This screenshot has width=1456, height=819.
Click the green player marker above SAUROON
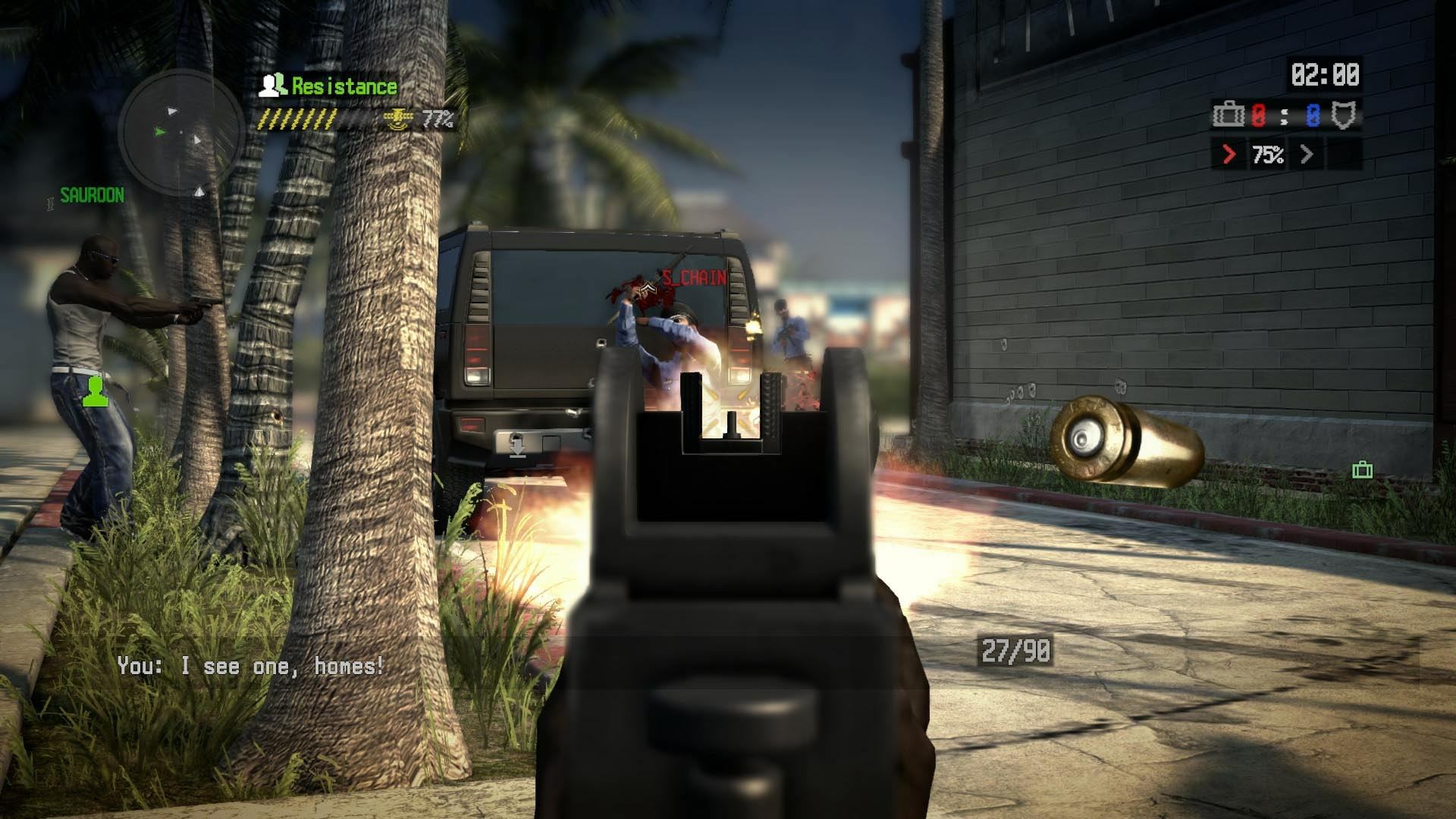coord(94,390)
